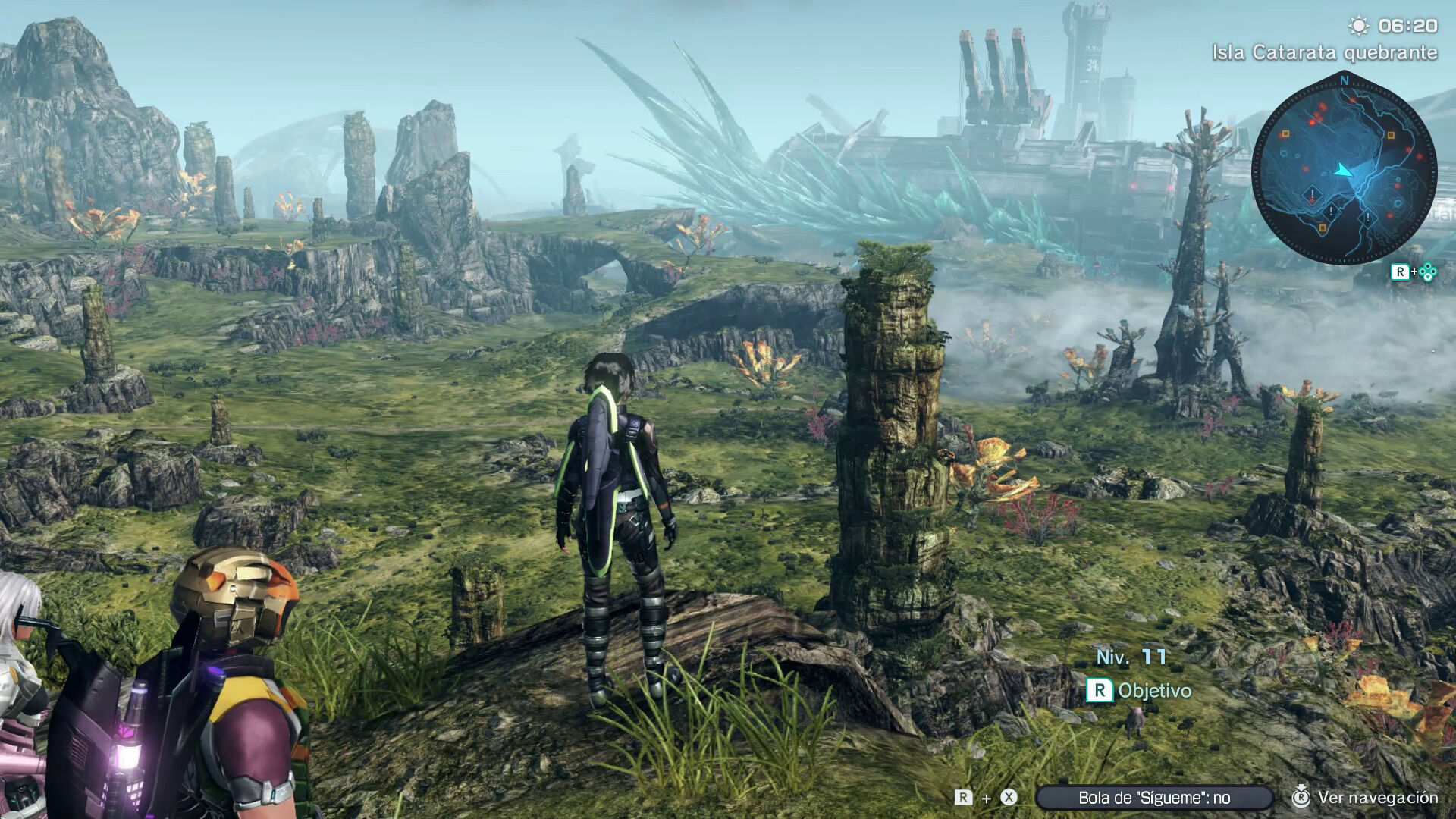Toggle the Bola de "Sígueme" option
The image size is (1456, 819).
[1153, 798]
